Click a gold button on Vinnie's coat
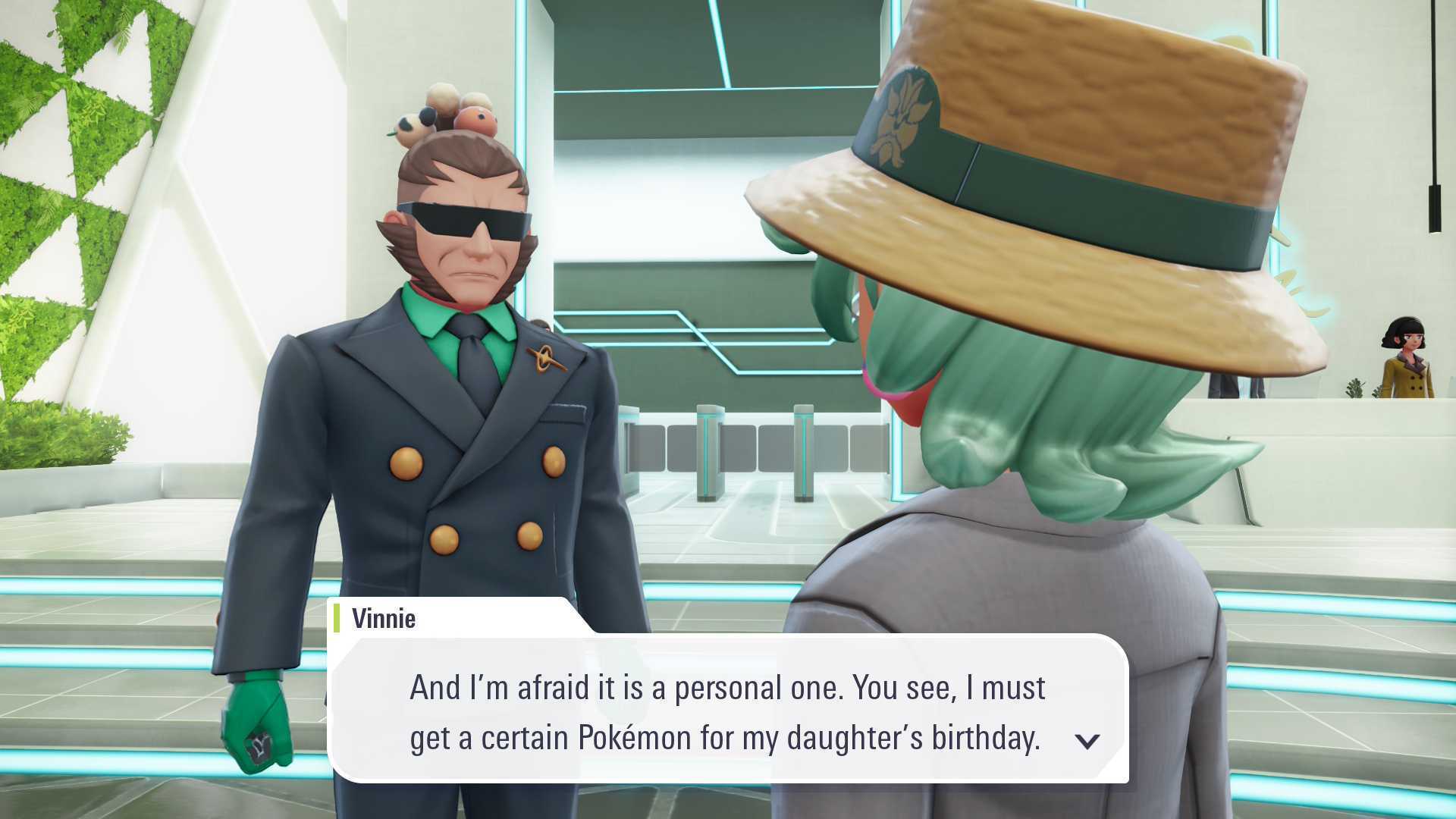Viewport: 1456px width, 819px height. click(405, 462)
